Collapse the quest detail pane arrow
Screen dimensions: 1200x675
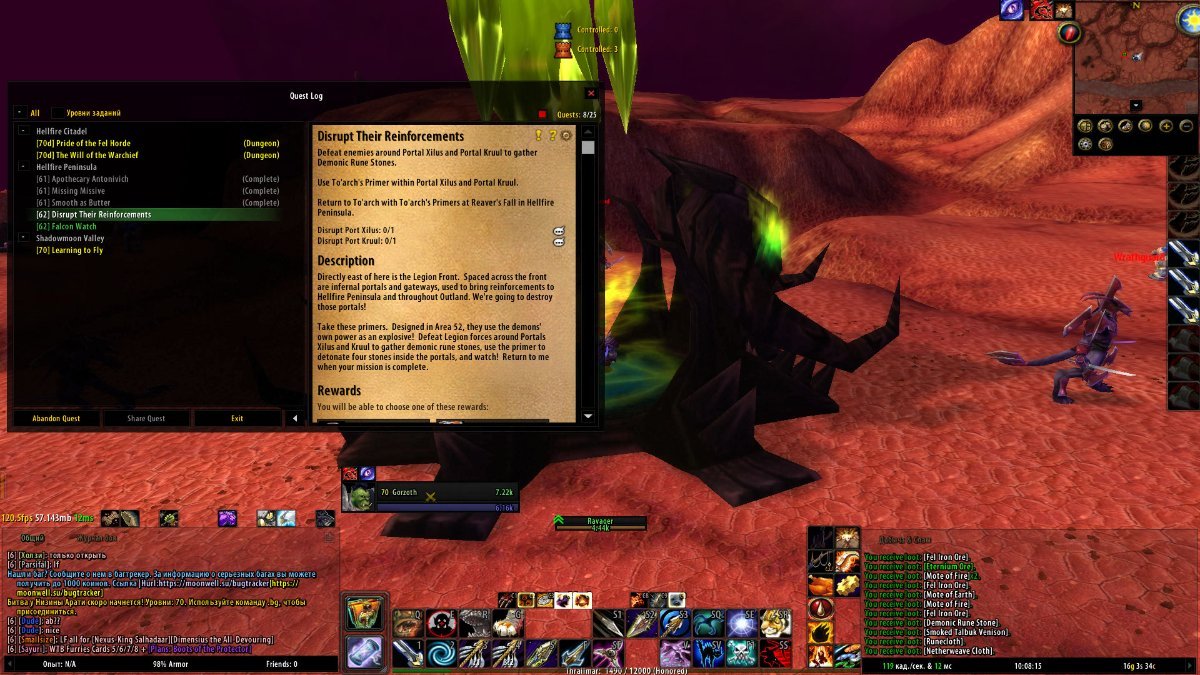click(x=294, y=418)
